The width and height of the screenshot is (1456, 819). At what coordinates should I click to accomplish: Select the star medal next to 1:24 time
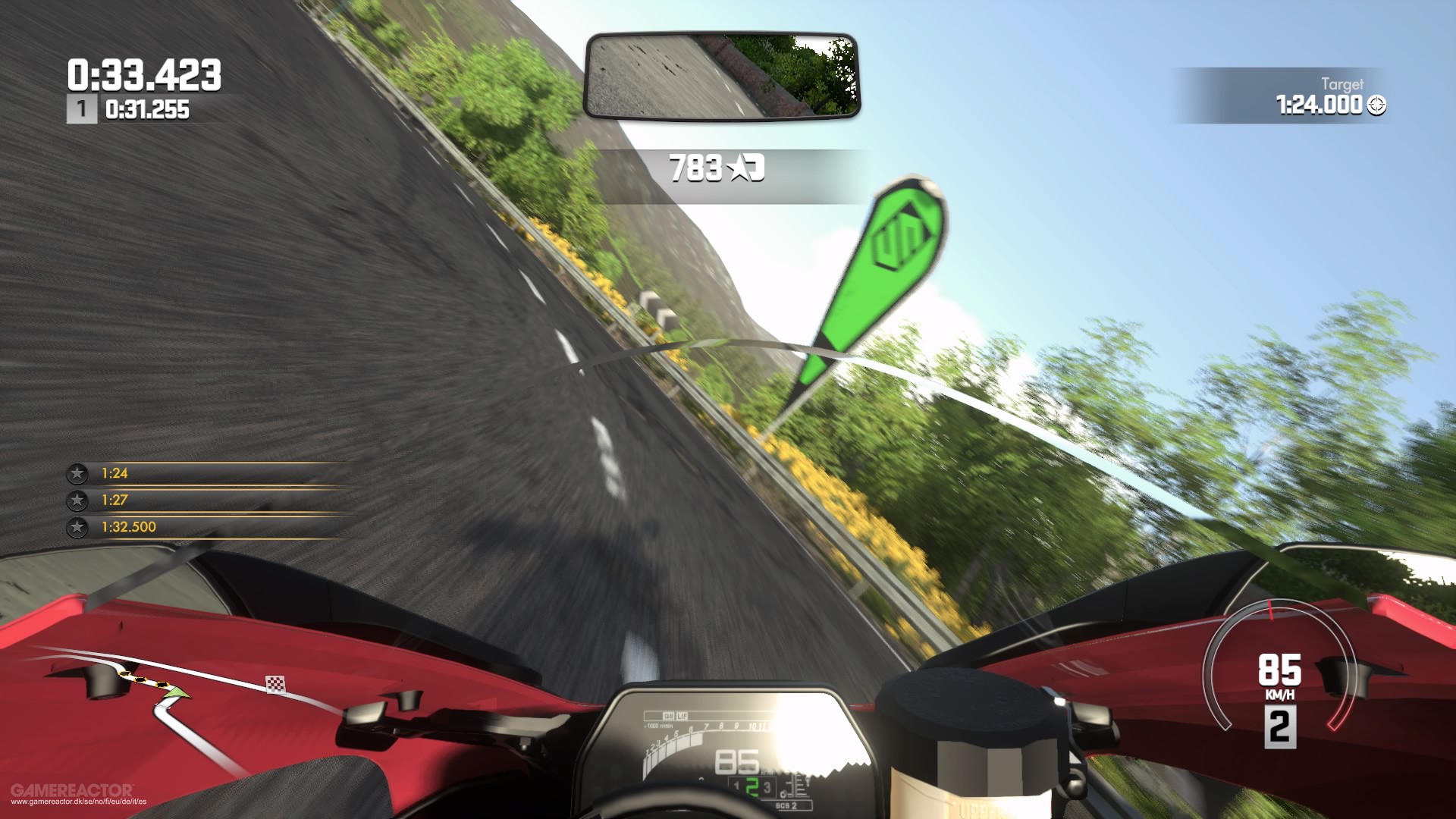pyautogui.click(x=77, y=472)
